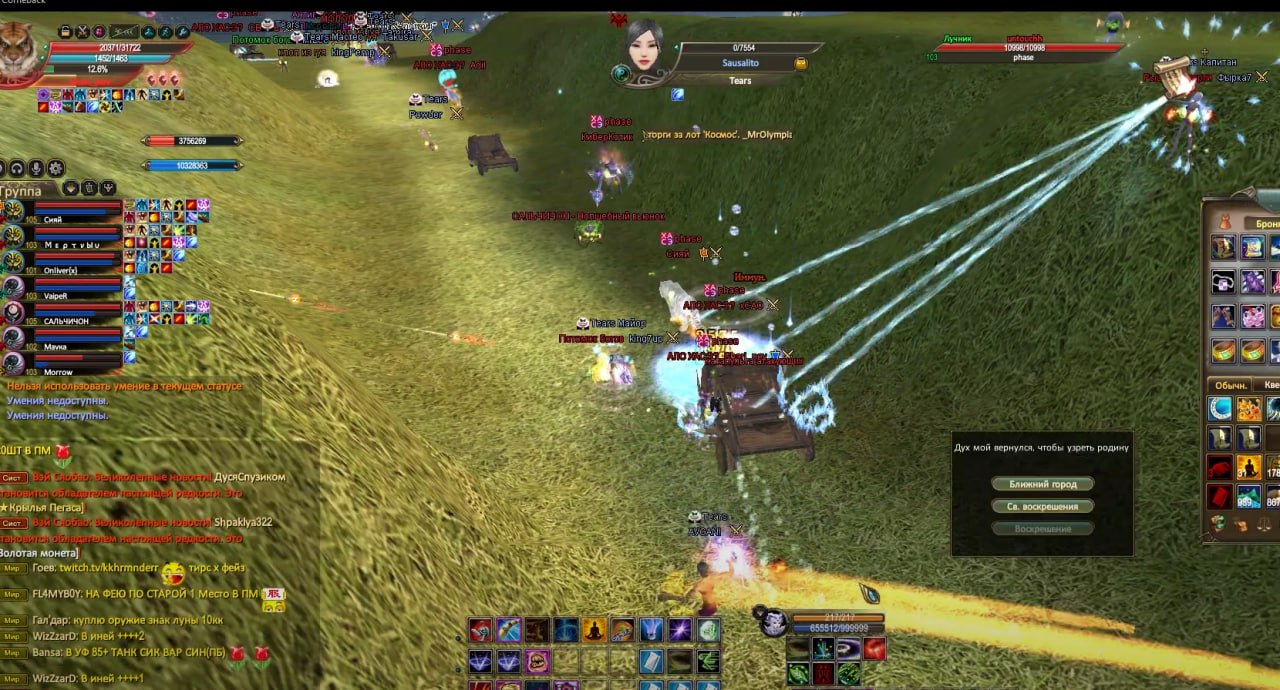Click the headphones audio icon
Viewport: 1280px width, 690px height.
17,168
